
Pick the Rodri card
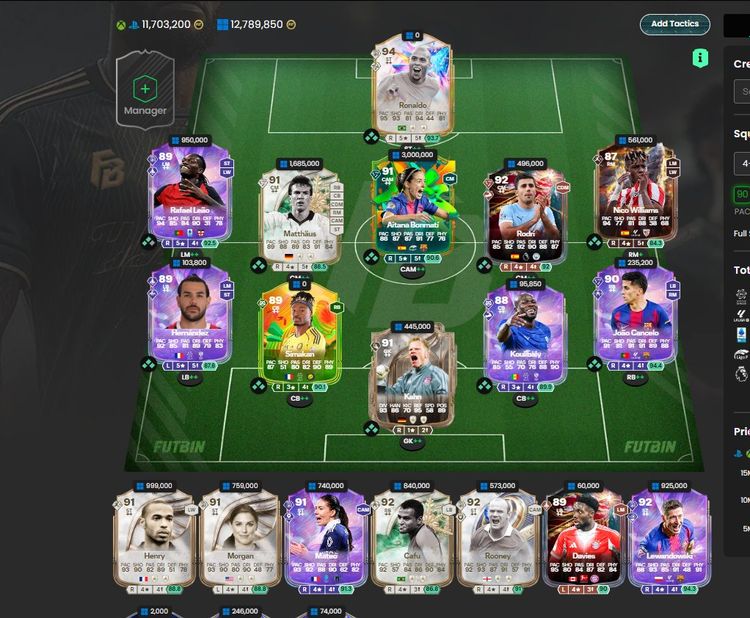pos(525,211)
